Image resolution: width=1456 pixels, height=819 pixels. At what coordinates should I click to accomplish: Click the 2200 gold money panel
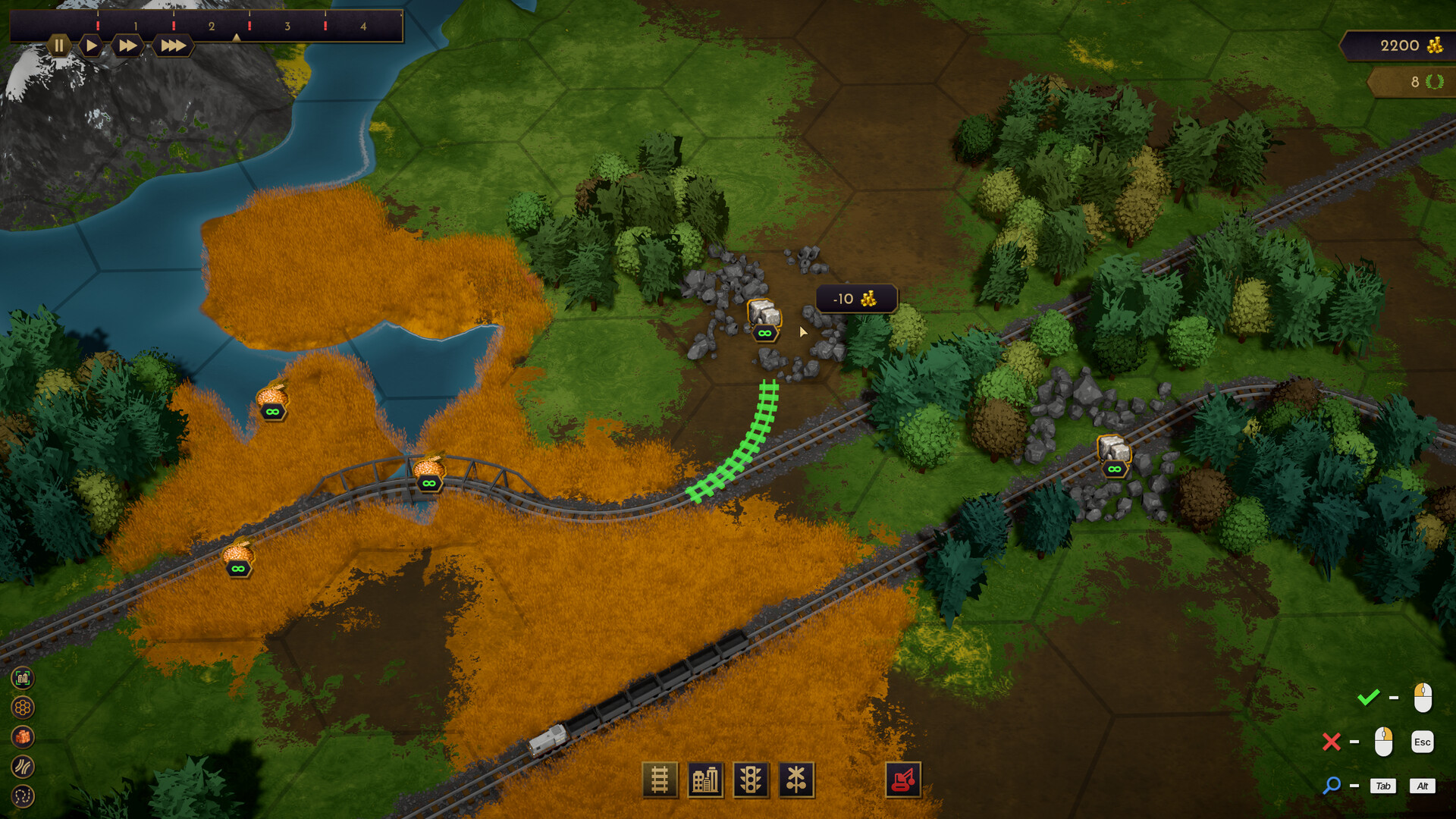1399,45
